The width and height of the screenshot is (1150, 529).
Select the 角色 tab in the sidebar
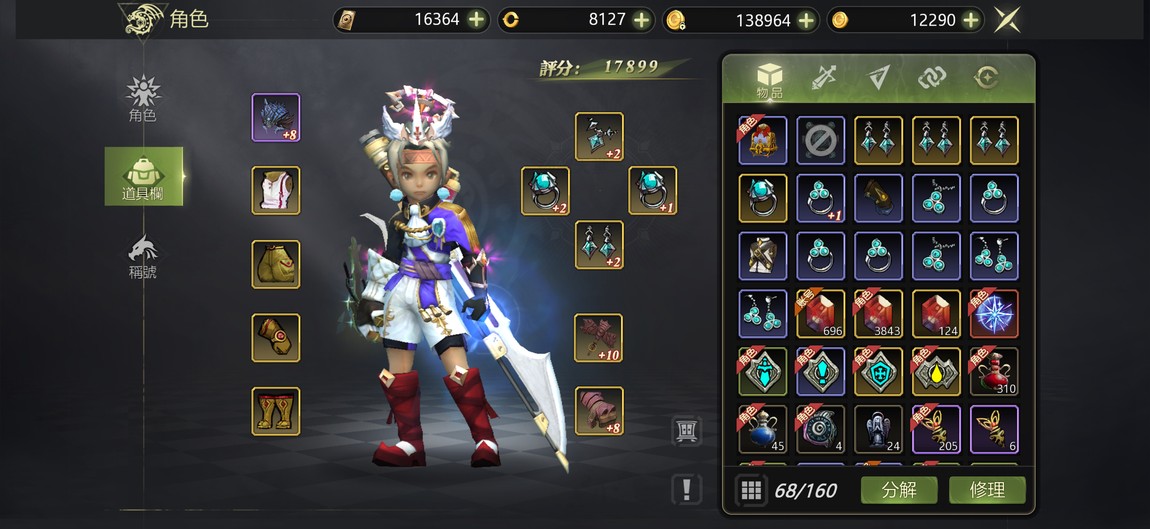(x=143, y=98)
